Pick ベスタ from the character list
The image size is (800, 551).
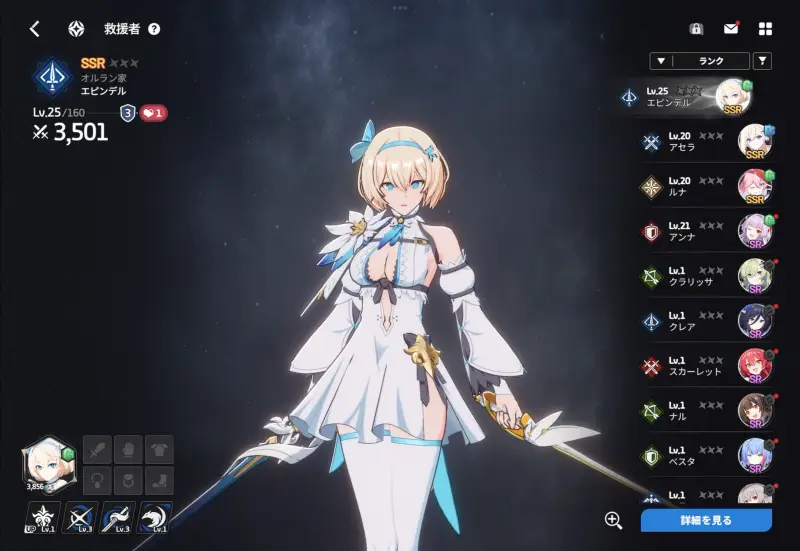tap(700, 456)
